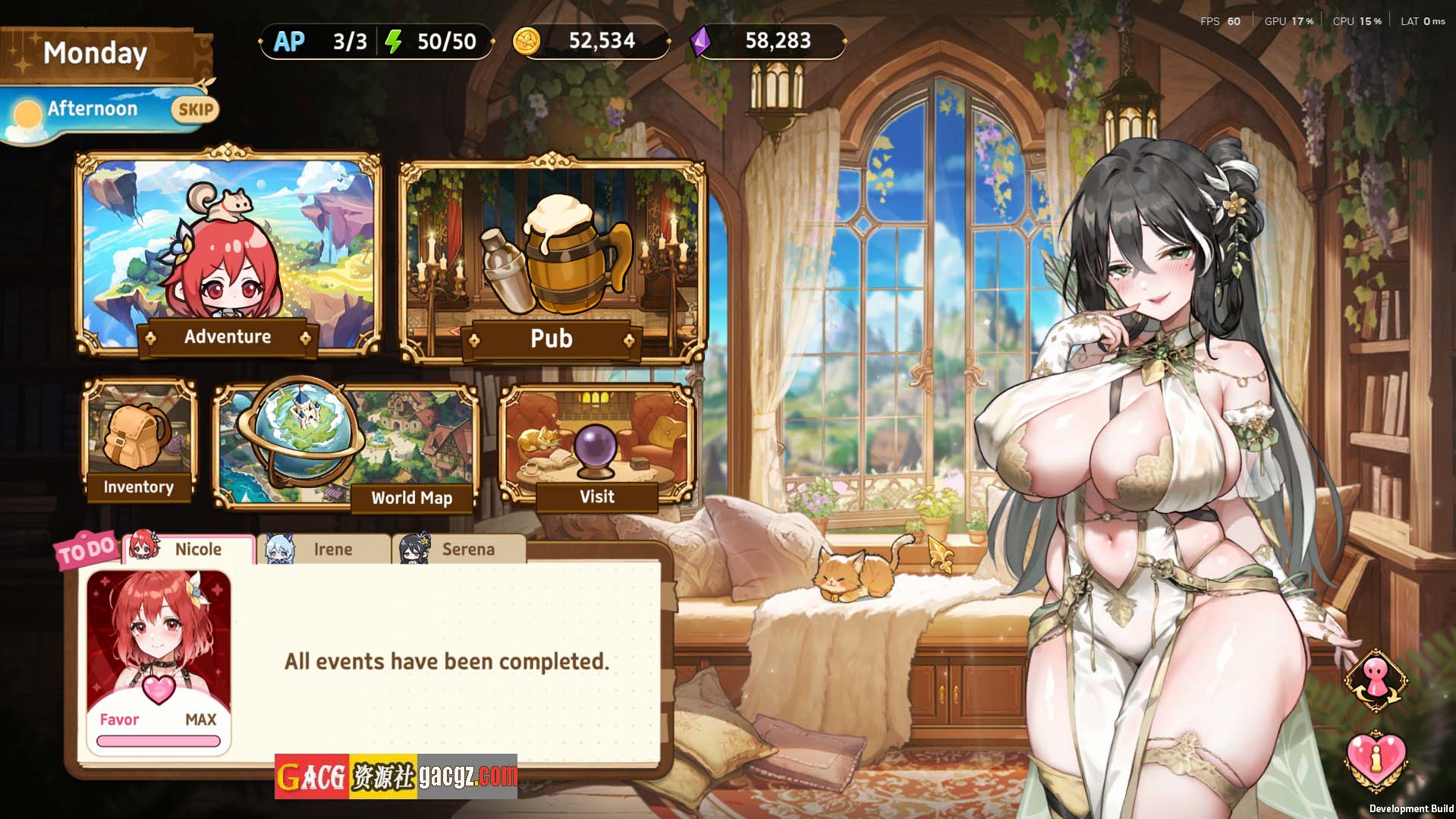Viewport: 1456px width, 819px height.
Task: Open the GACG gacgz.com watermark banner
Action: [x=395, y=776]
